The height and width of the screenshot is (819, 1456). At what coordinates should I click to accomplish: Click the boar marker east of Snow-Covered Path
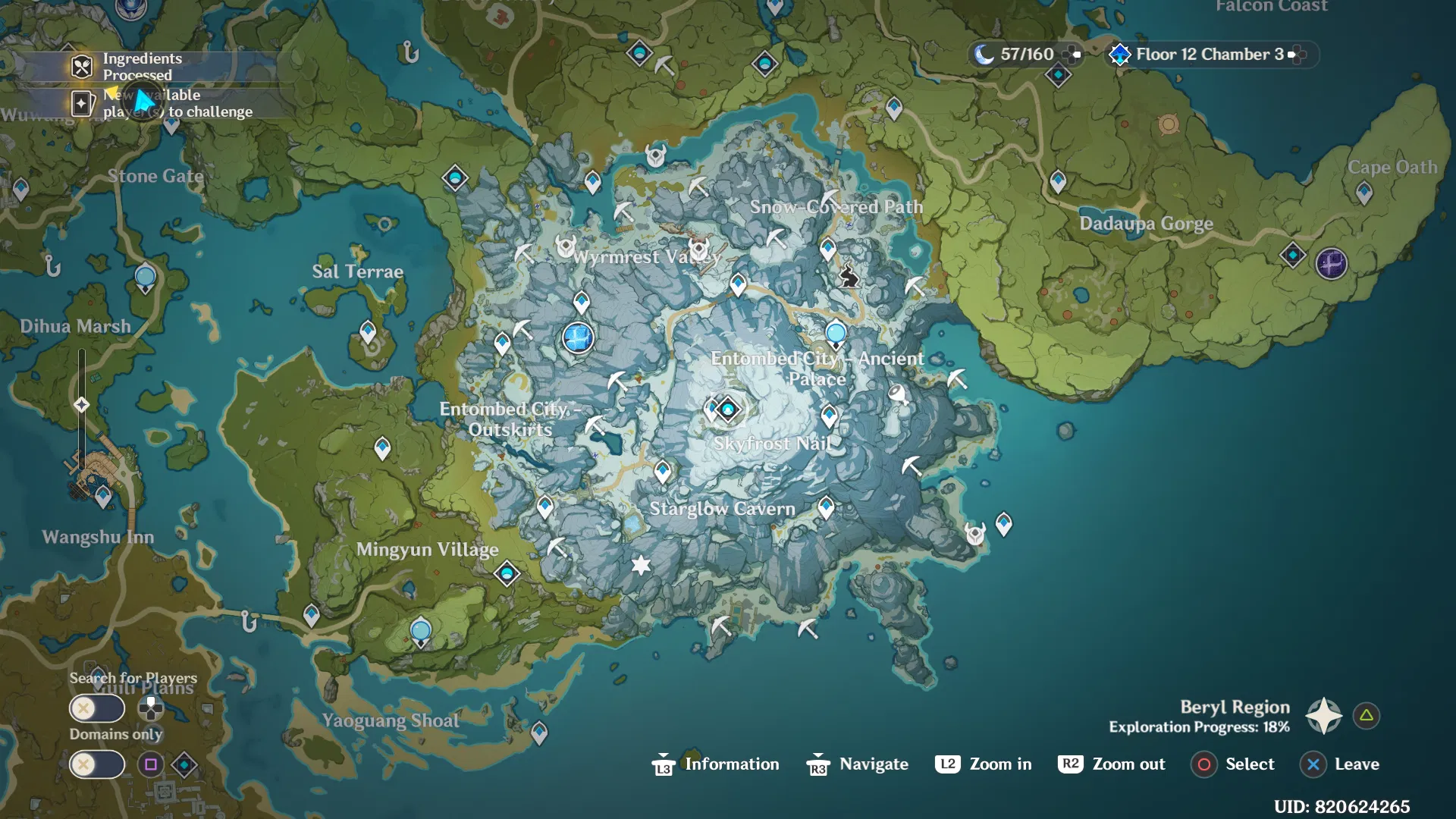(849, 276)
